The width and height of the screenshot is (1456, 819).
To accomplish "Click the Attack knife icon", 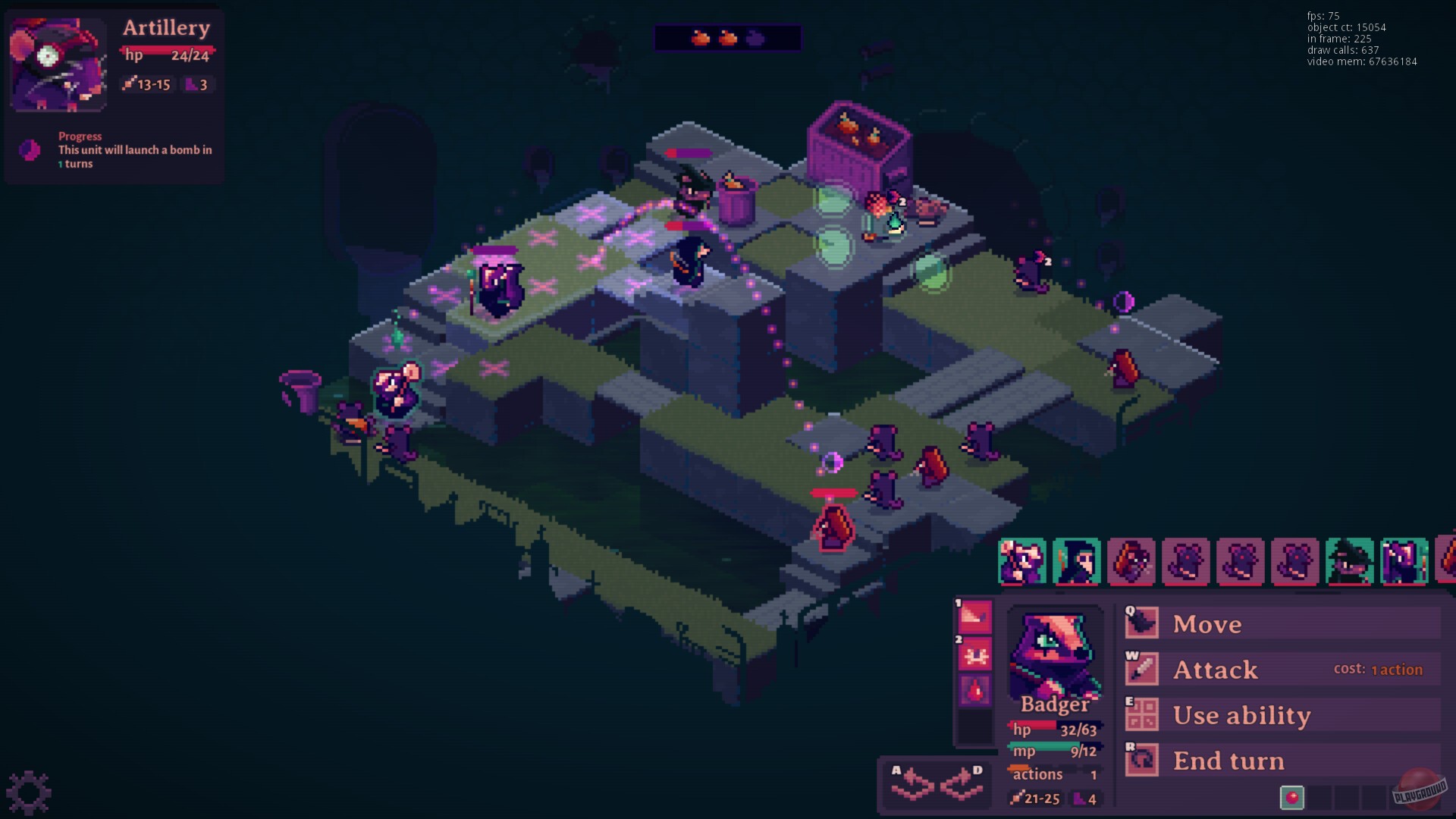I will pyautogui.click(x=1141, y=669).
